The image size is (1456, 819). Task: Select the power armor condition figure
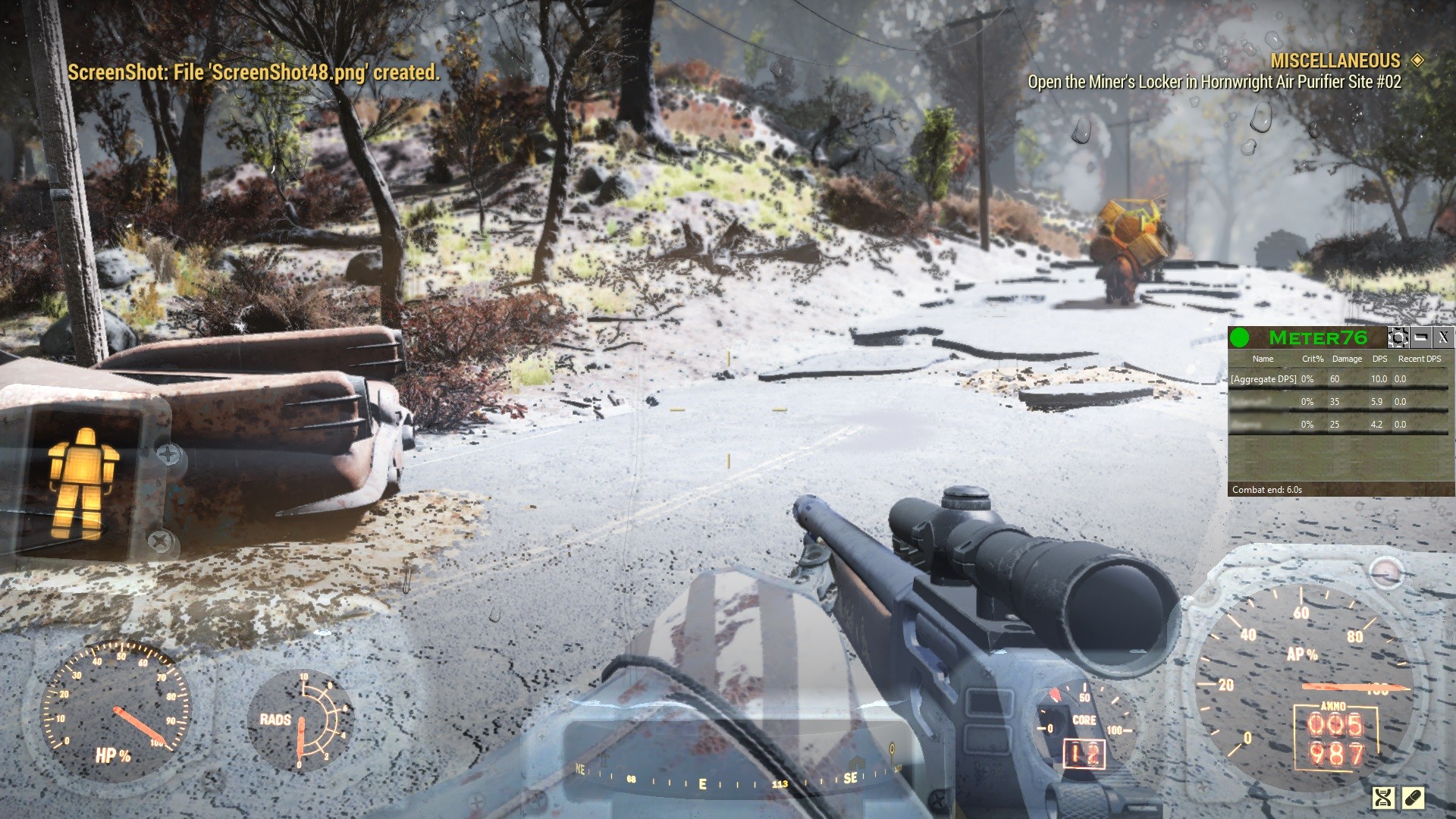coord(83,483)
